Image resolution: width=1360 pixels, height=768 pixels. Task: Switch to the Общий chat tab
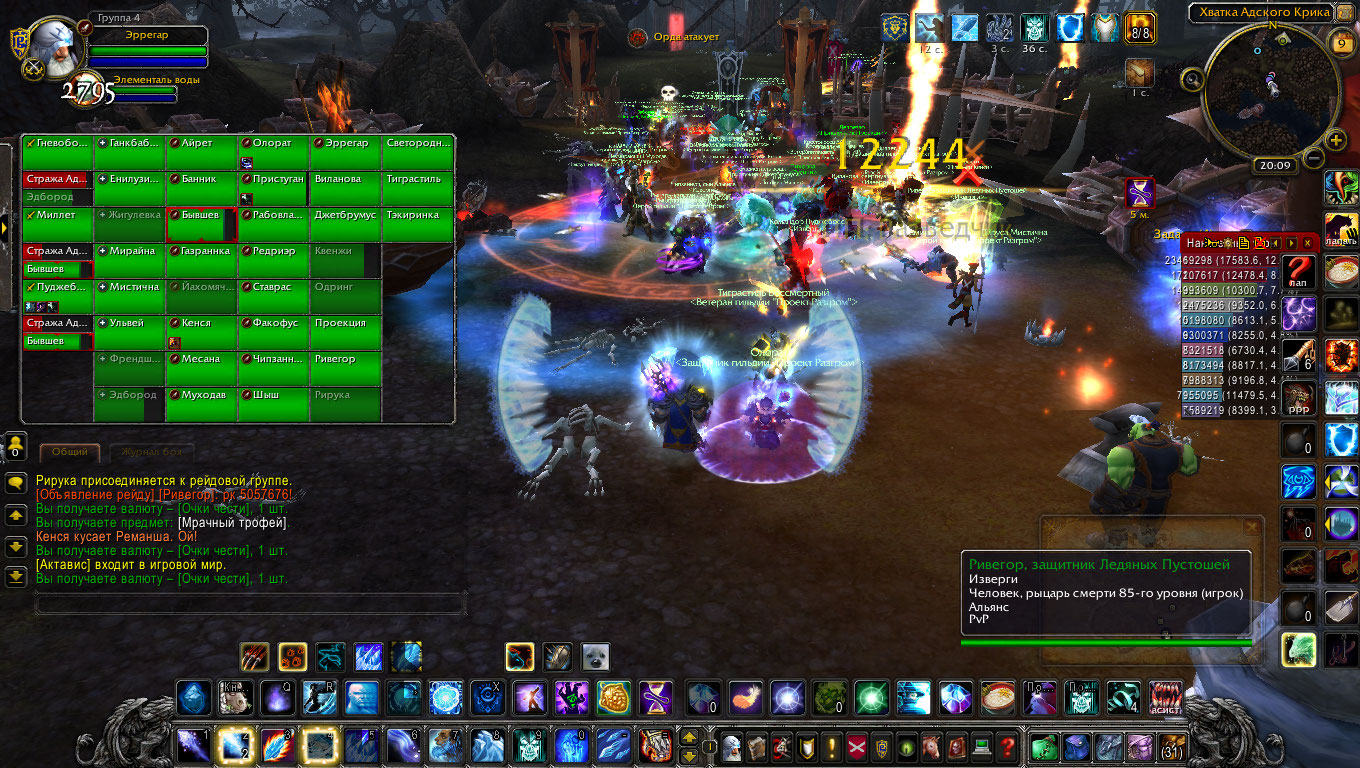click(70, 453)
